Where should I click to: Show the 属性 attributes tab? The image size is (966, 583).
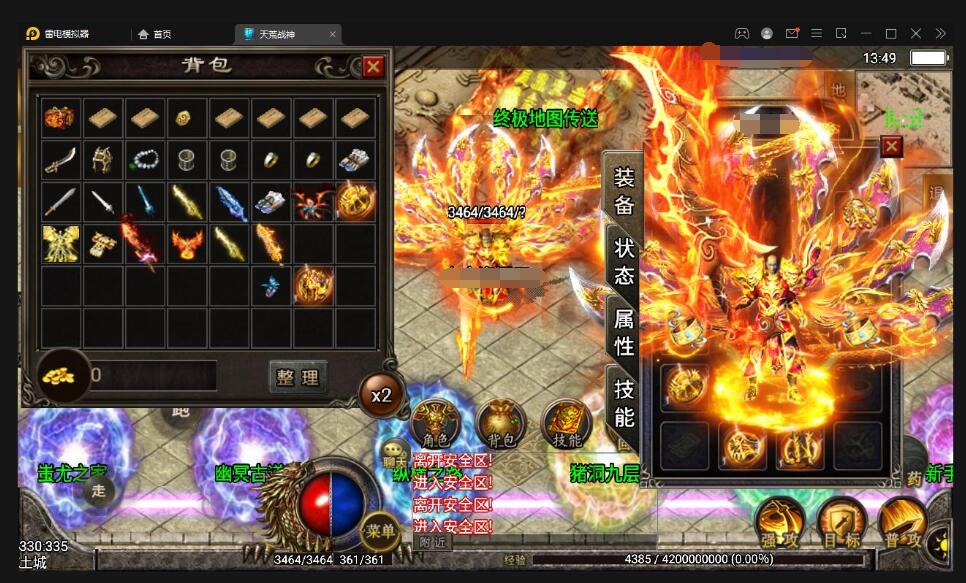point(624,332)
